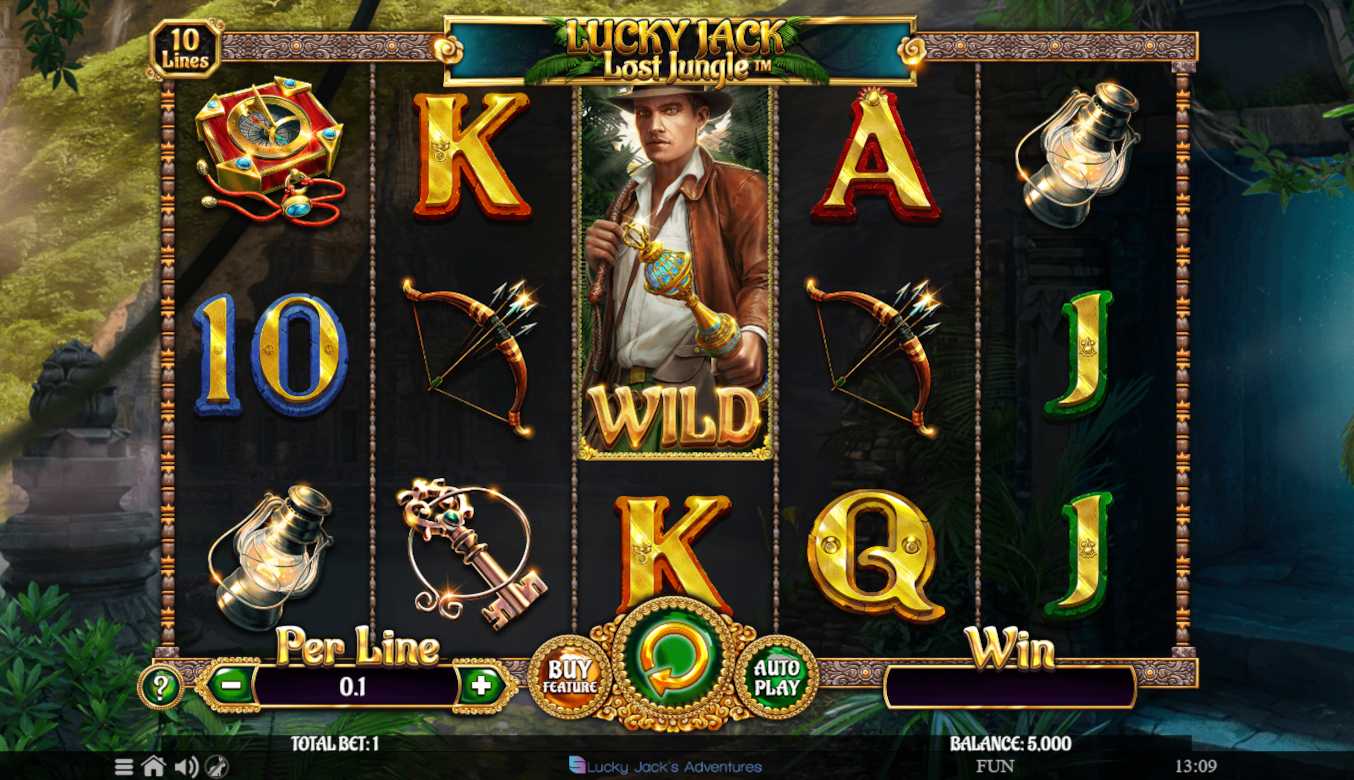Start Auto Play mode
The image size is (1354, 780).
coord(777,678)
